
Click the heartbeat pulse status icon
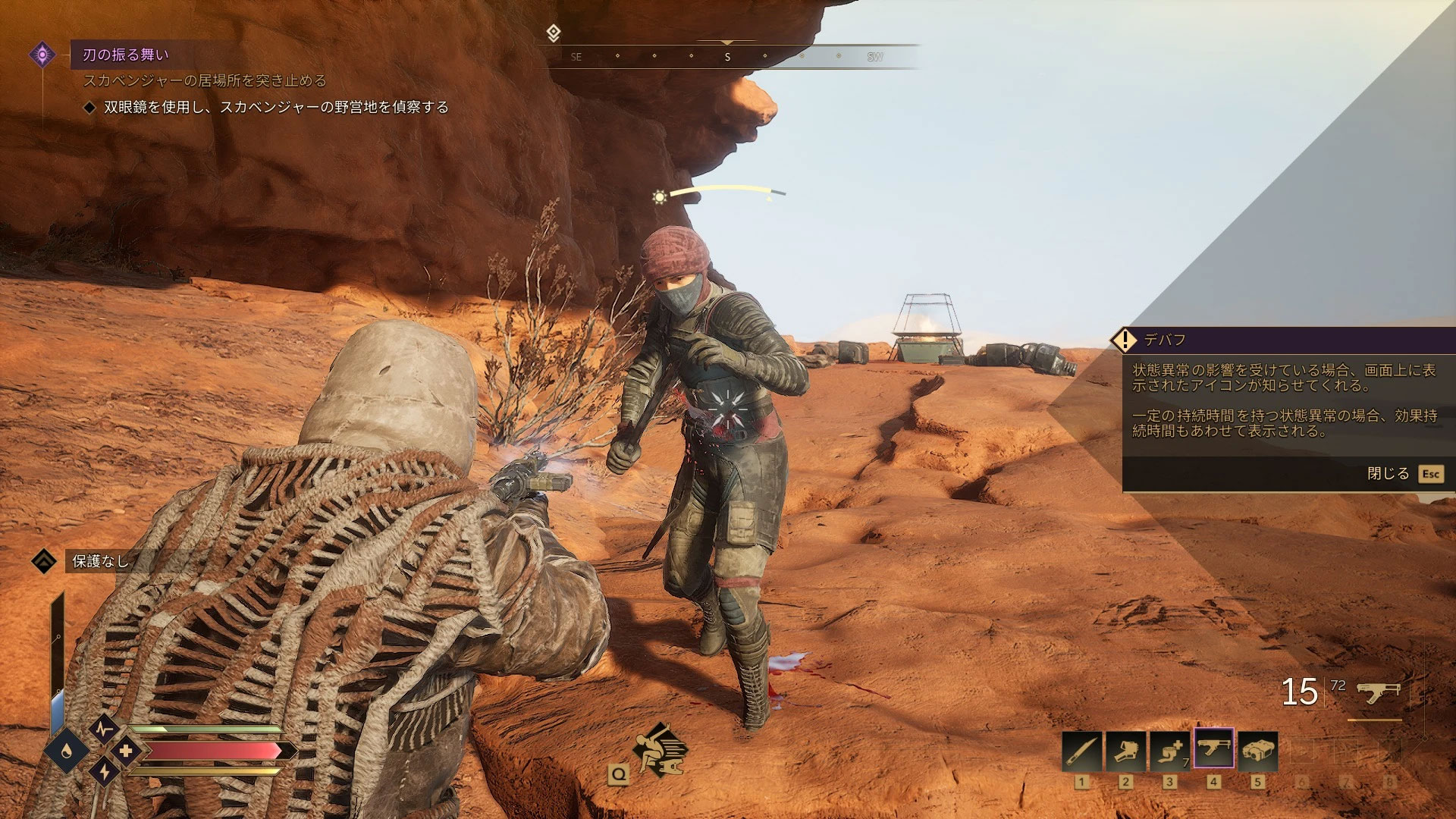coord(104,729)
